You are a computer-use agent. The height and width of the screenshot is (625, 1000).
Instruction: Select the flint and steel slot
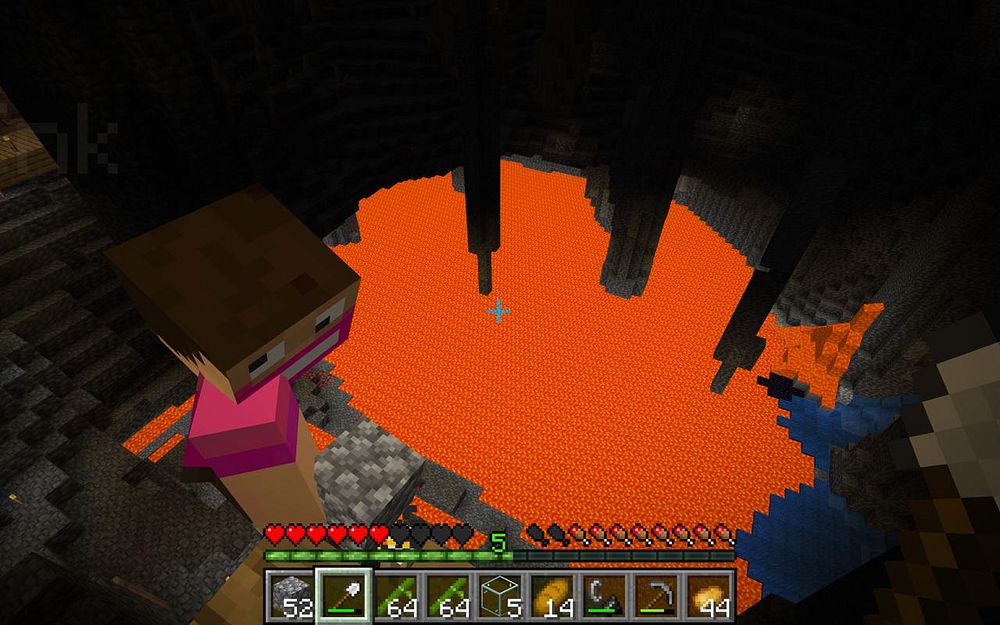click(604, 594)
